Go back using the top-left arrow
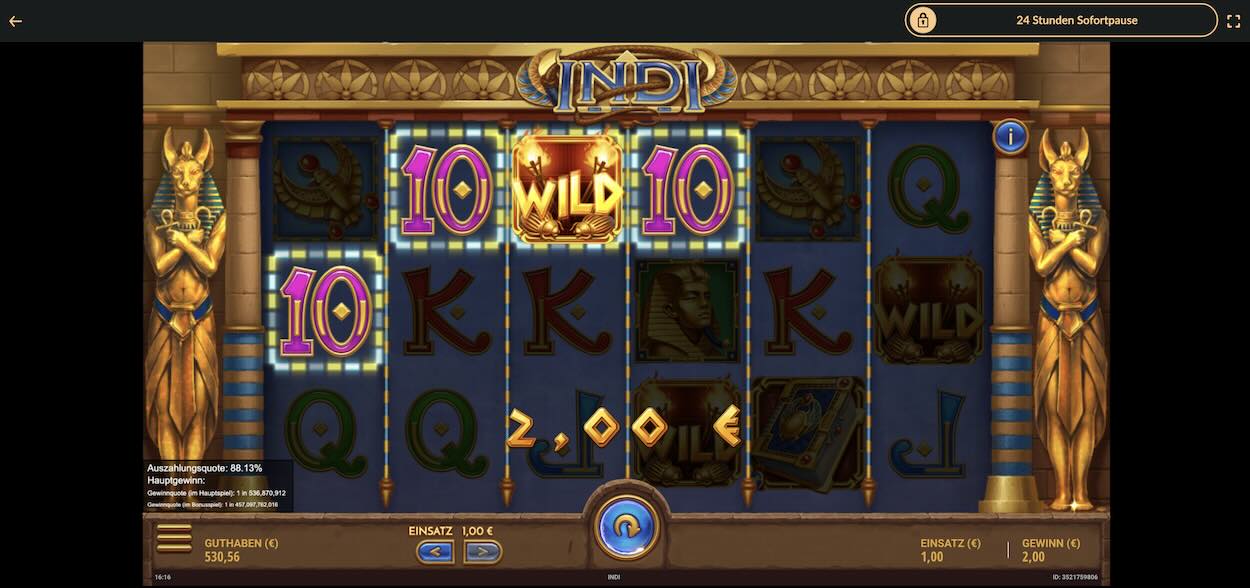Image resolution: width=1250 pixels, height=588 pixels. [x=15, y=21]
